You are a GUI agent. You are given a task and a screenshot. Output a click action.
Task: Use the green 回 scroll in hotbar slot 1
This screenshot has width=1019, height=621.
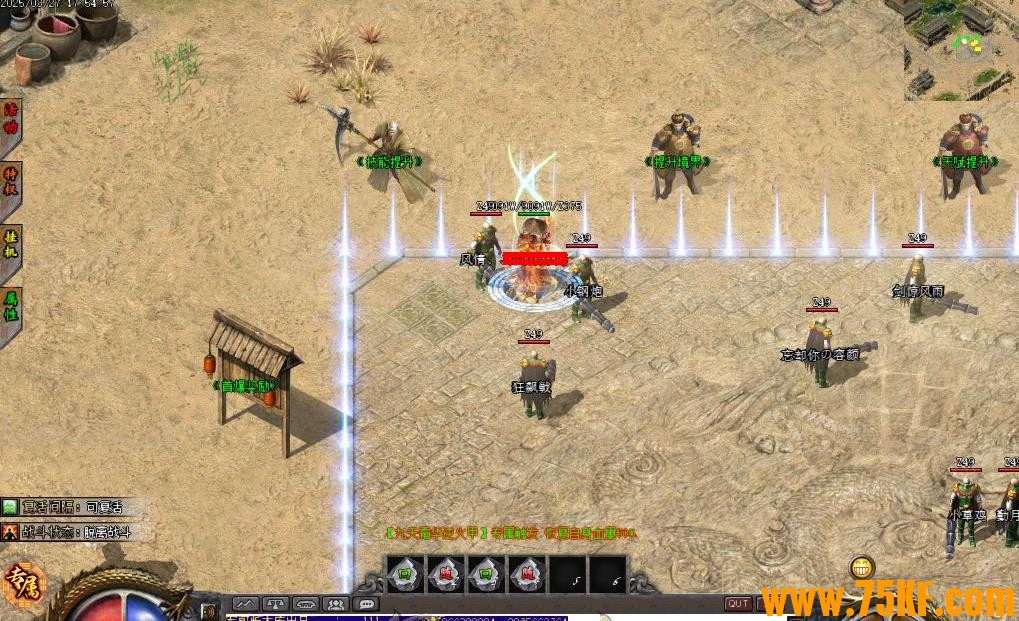(x=405, y=575)
